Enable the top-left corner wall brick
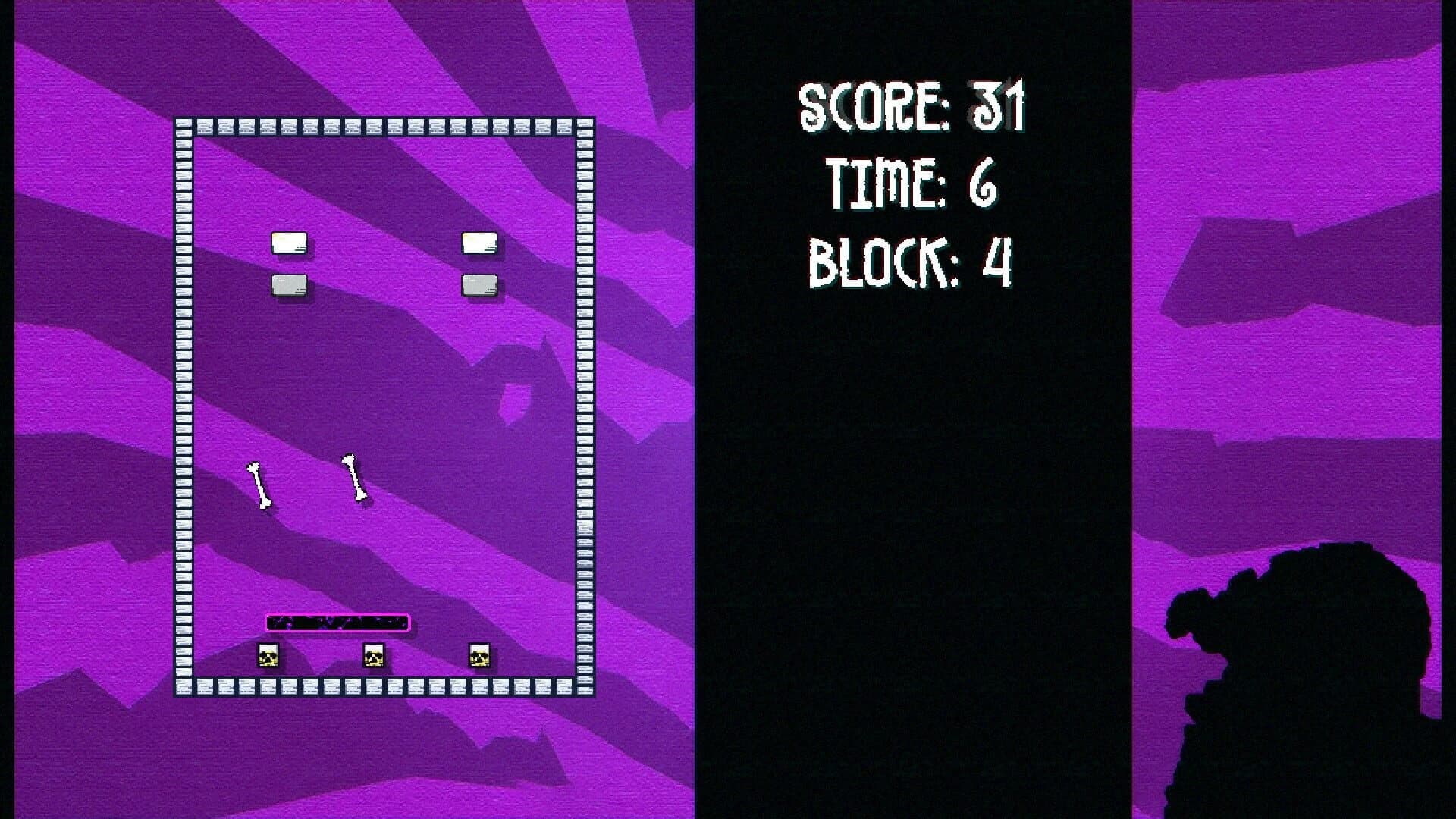Screen dimensions: 1456x819 (182, 121)
